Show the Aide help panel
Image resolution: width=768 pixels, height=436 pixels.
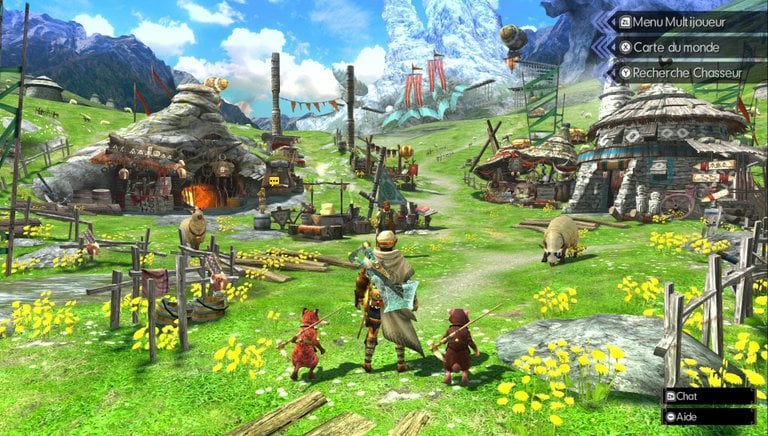click(x=707, y=415)
